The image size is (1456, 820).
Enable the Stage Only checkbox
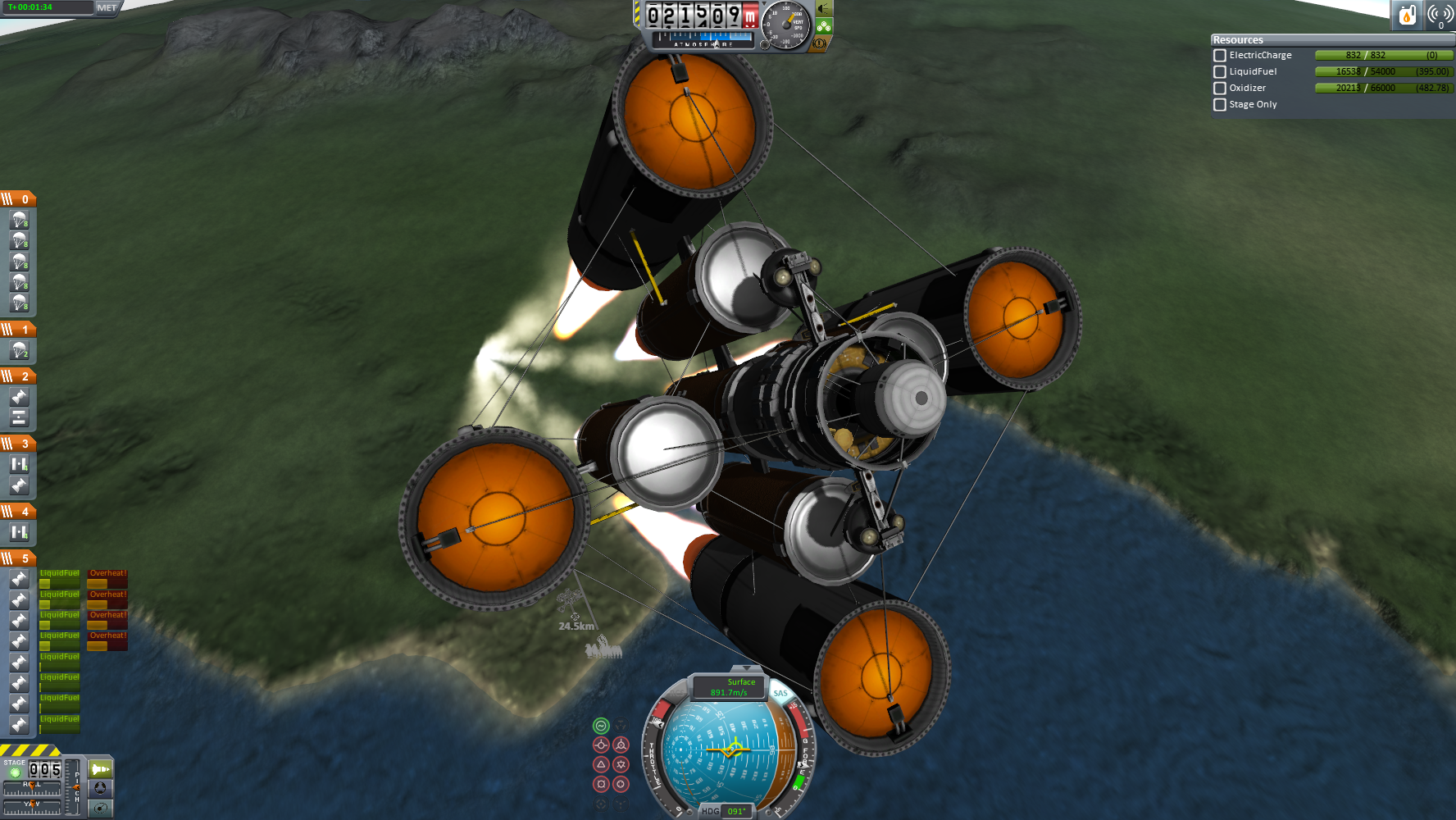pyautogui.click(x=1220, y=105)
